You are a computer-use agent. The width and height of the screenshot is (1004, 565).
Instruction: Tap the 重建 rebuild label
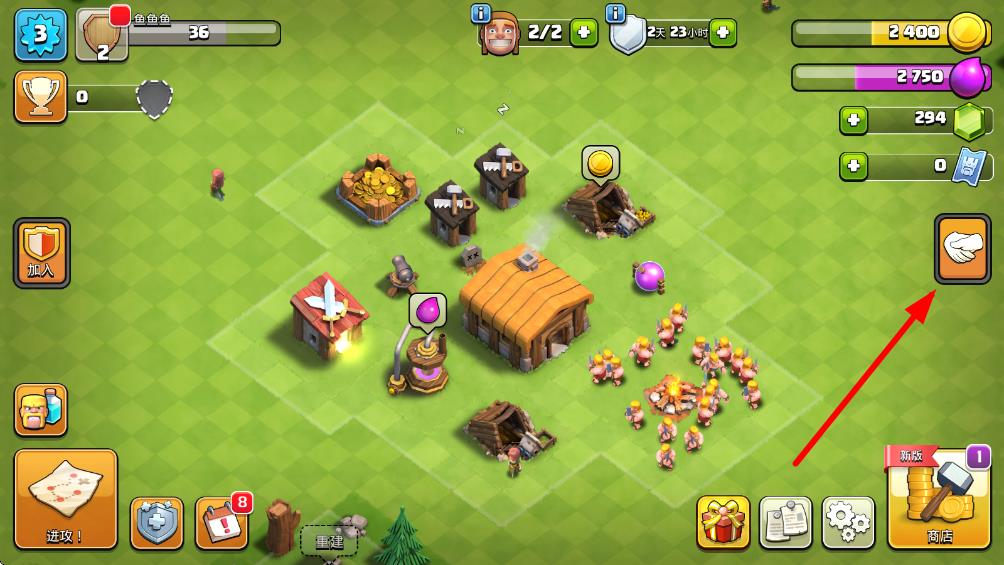point(329,541)
